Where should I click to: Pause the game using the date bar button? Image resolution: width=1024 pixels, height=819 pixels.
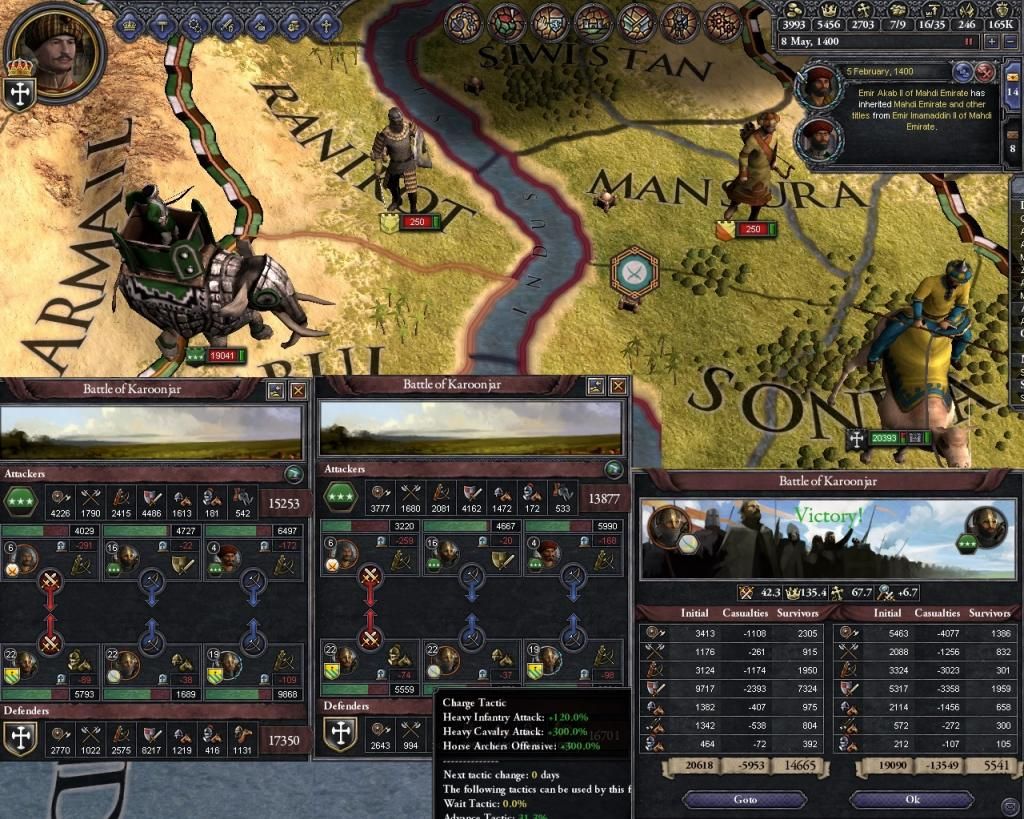point(967,42)
